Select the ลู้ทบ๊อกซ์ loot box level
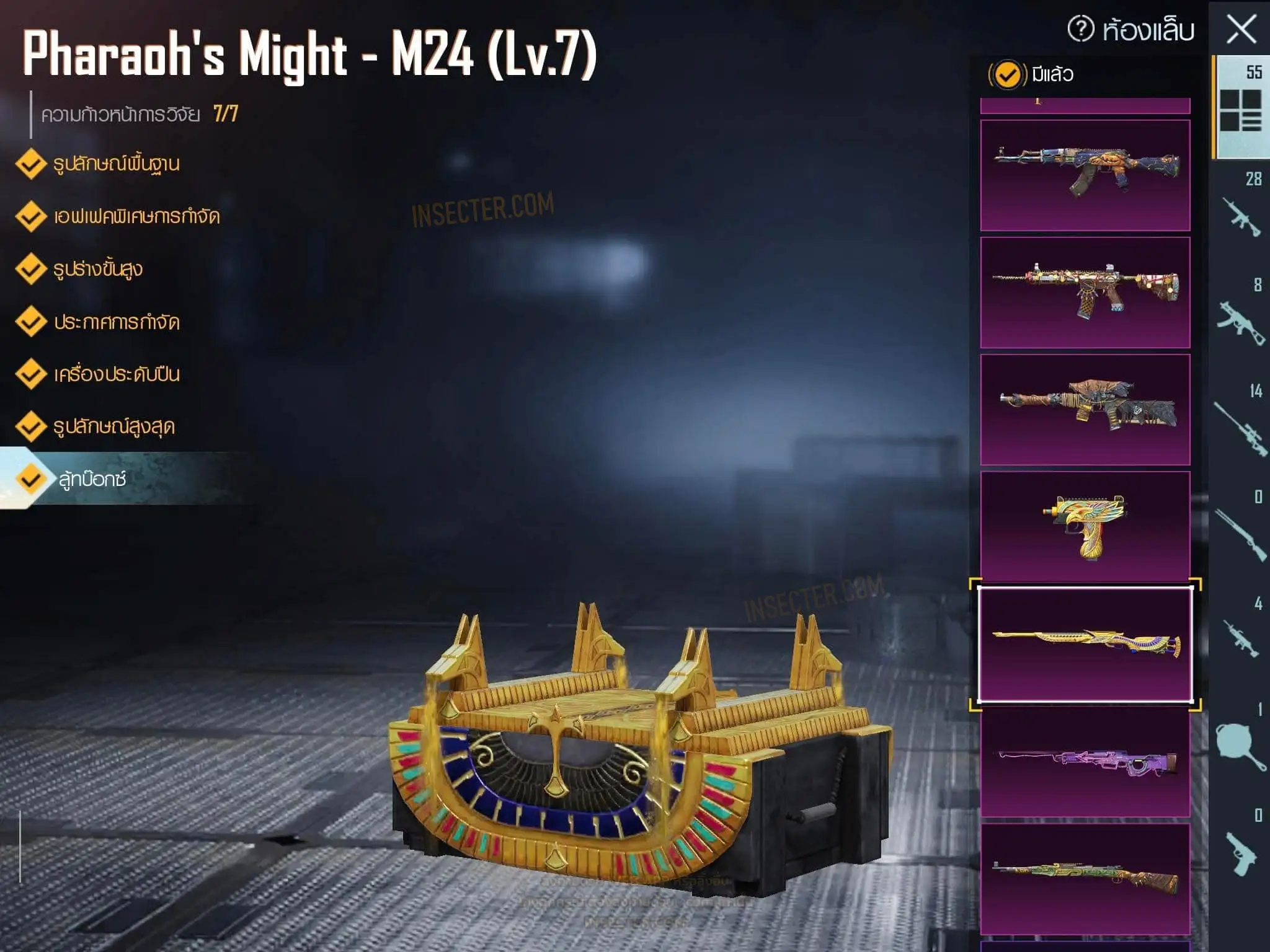 coord(92,479)
